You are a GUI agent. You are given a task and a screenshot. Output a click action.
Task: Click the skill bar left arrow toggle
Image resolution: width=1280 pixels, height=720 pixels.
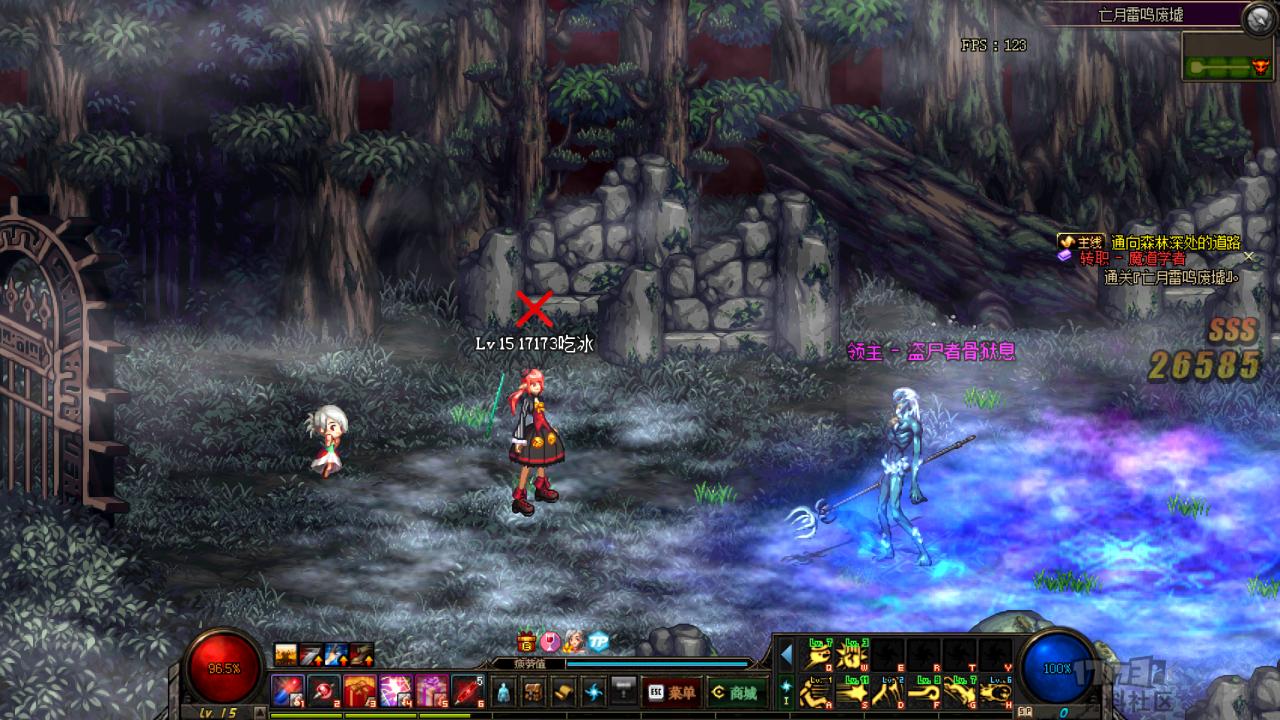786,655
